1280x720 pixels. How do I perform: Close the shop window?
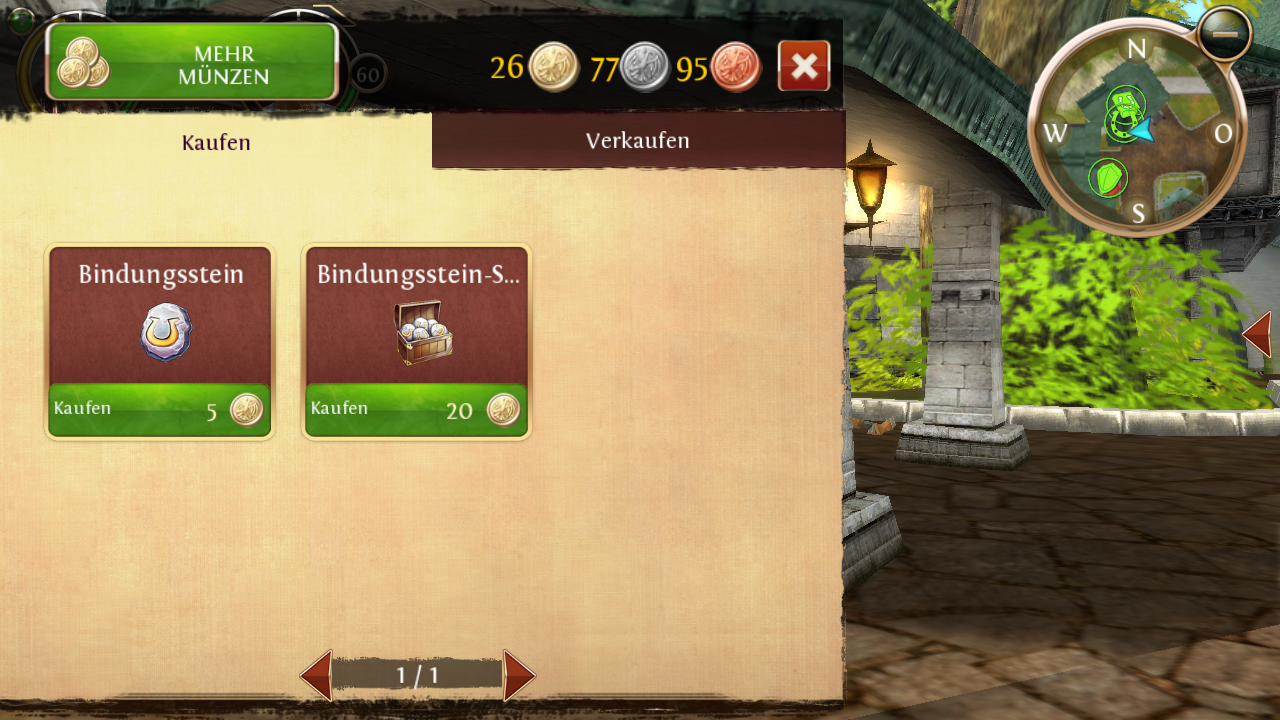(804, 67)
